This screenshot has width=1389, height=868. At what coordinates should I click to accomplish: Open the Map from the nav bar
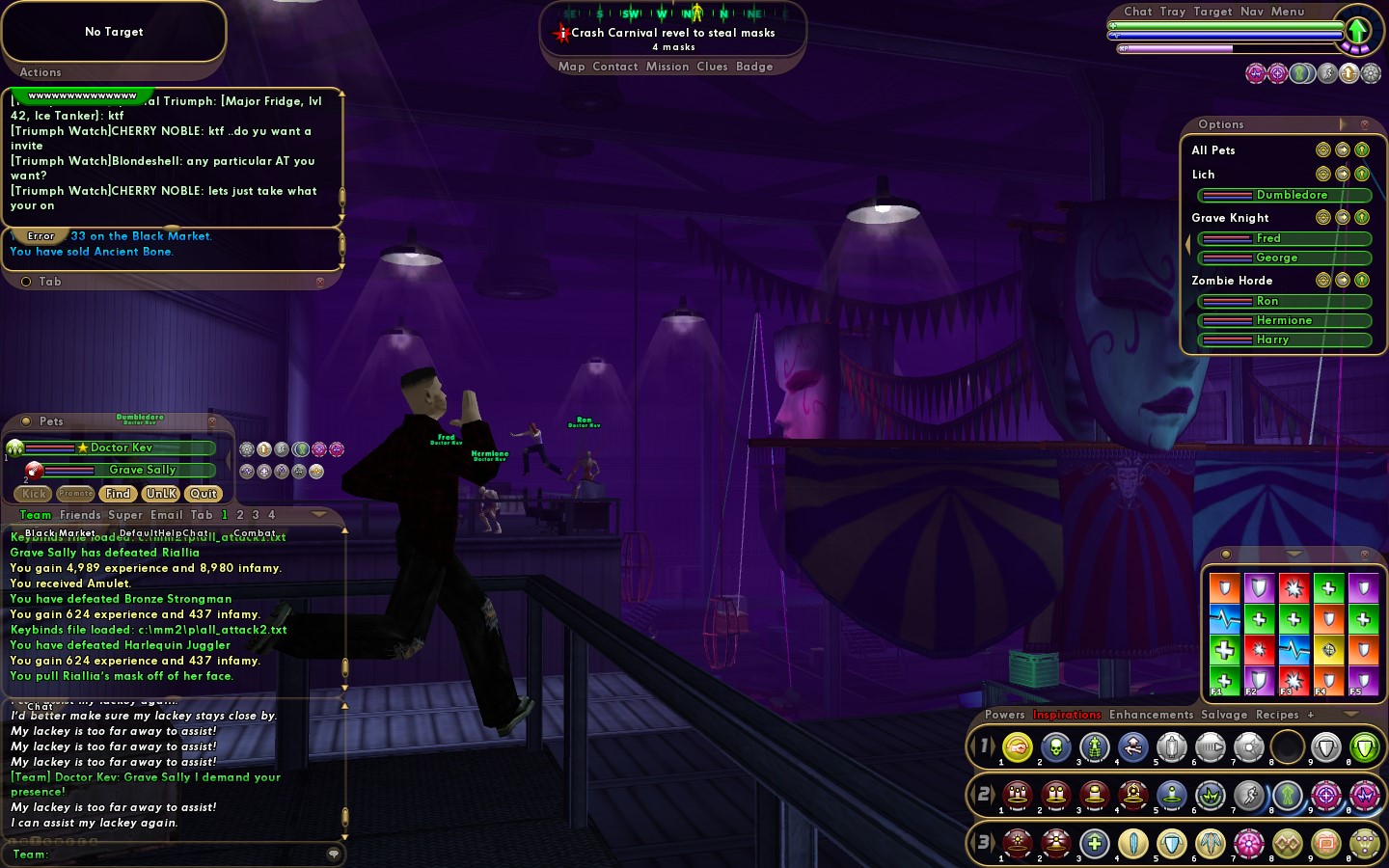click(x=571, y=67)
